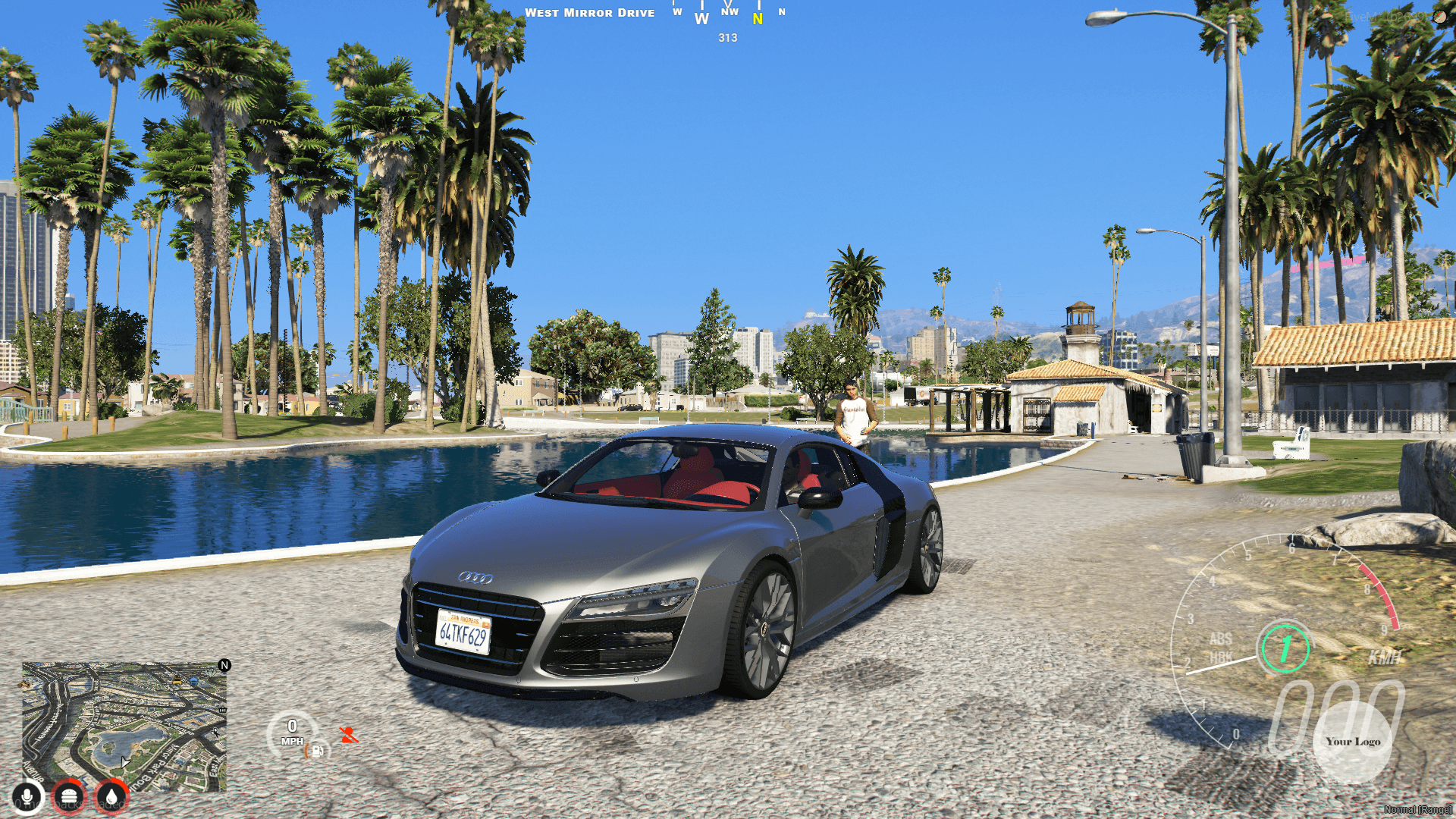1456x819 pixels.
Task: Toggle the red seatbelt warning indicator
Action: [349, 735]
